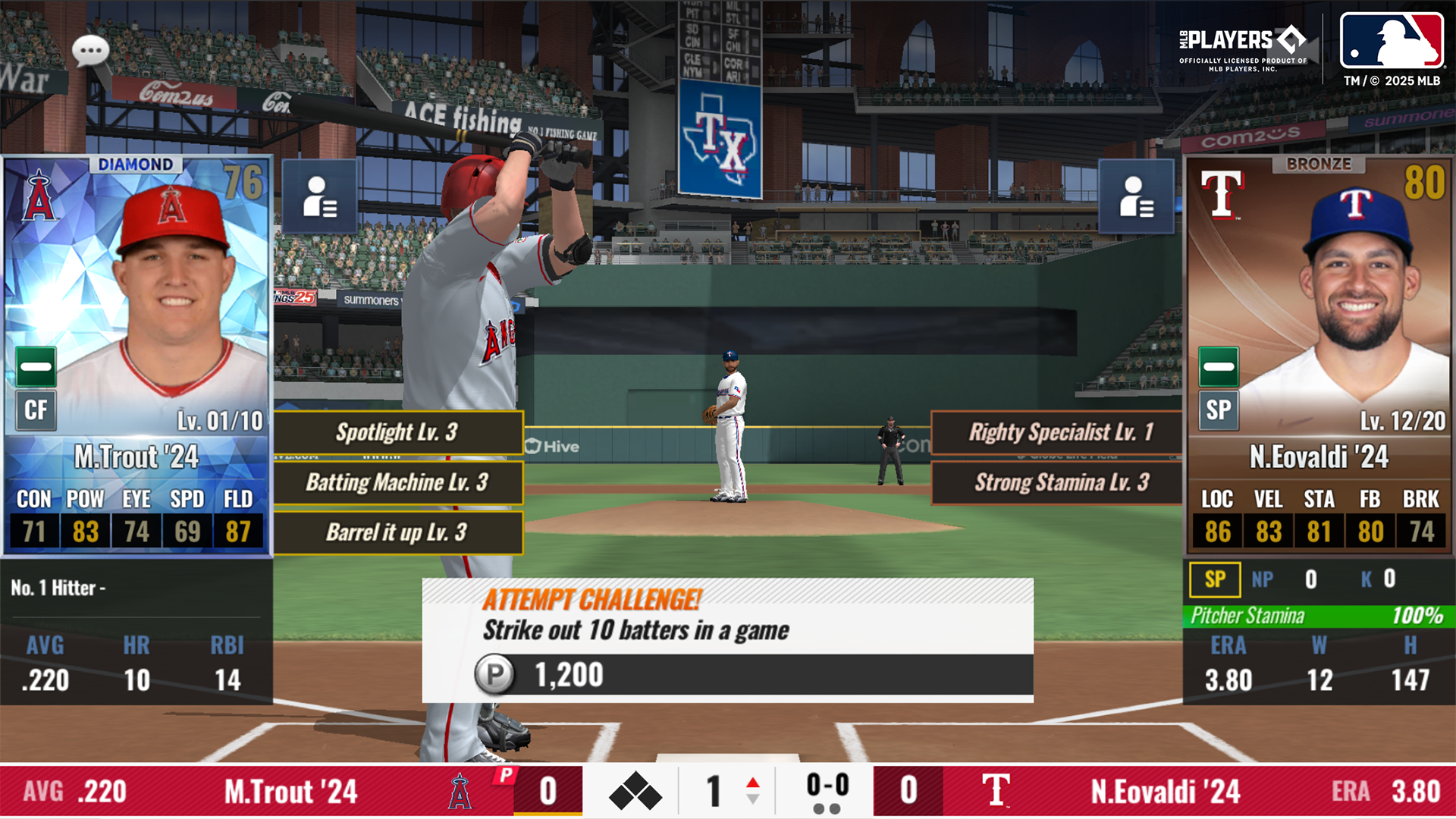Toggle the green minus on Eovaldi's card

coord(1219,366)
